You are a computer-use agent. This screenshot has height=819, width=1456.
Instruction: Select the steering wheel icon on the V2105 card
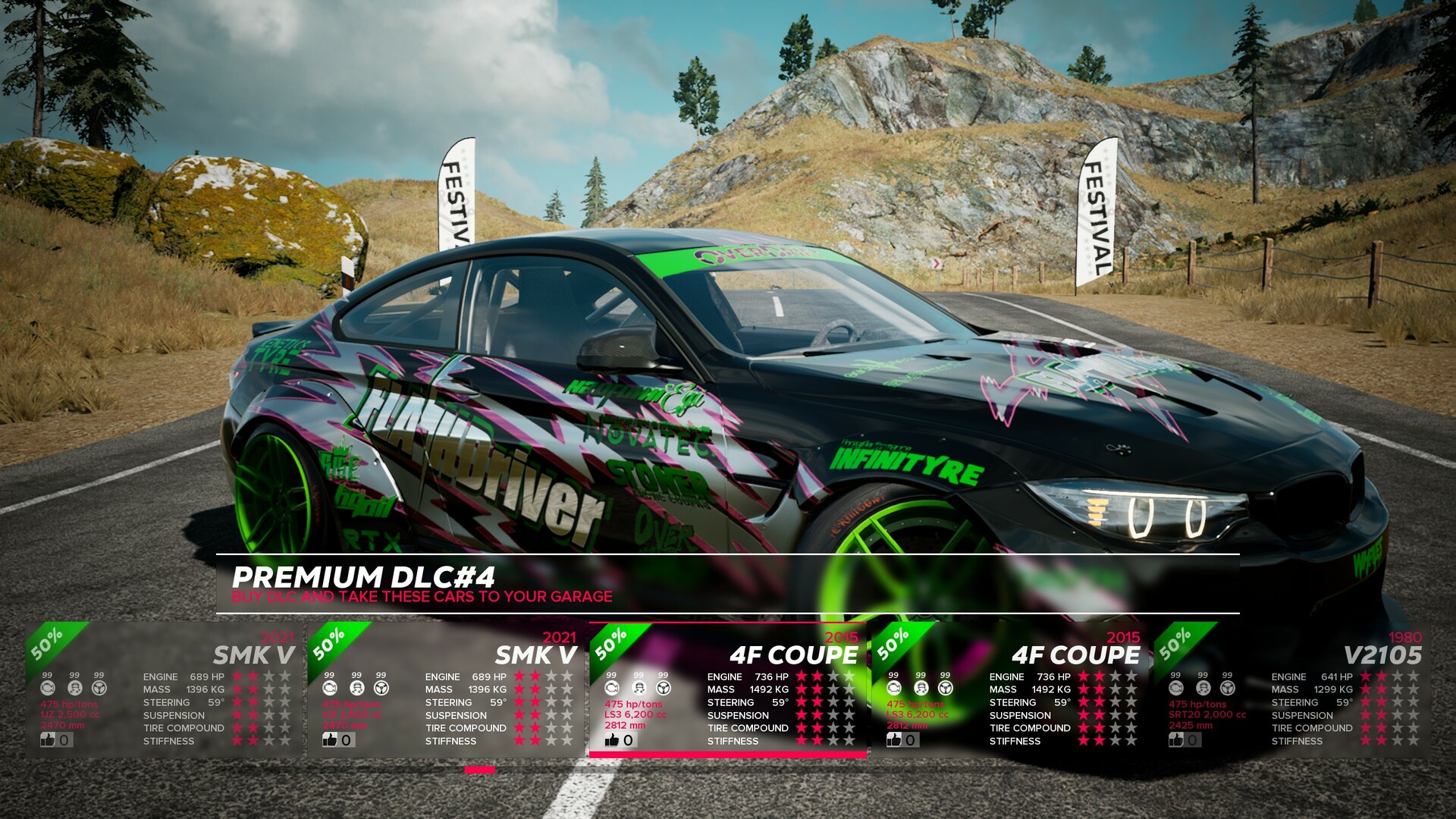coord(1226,689)
